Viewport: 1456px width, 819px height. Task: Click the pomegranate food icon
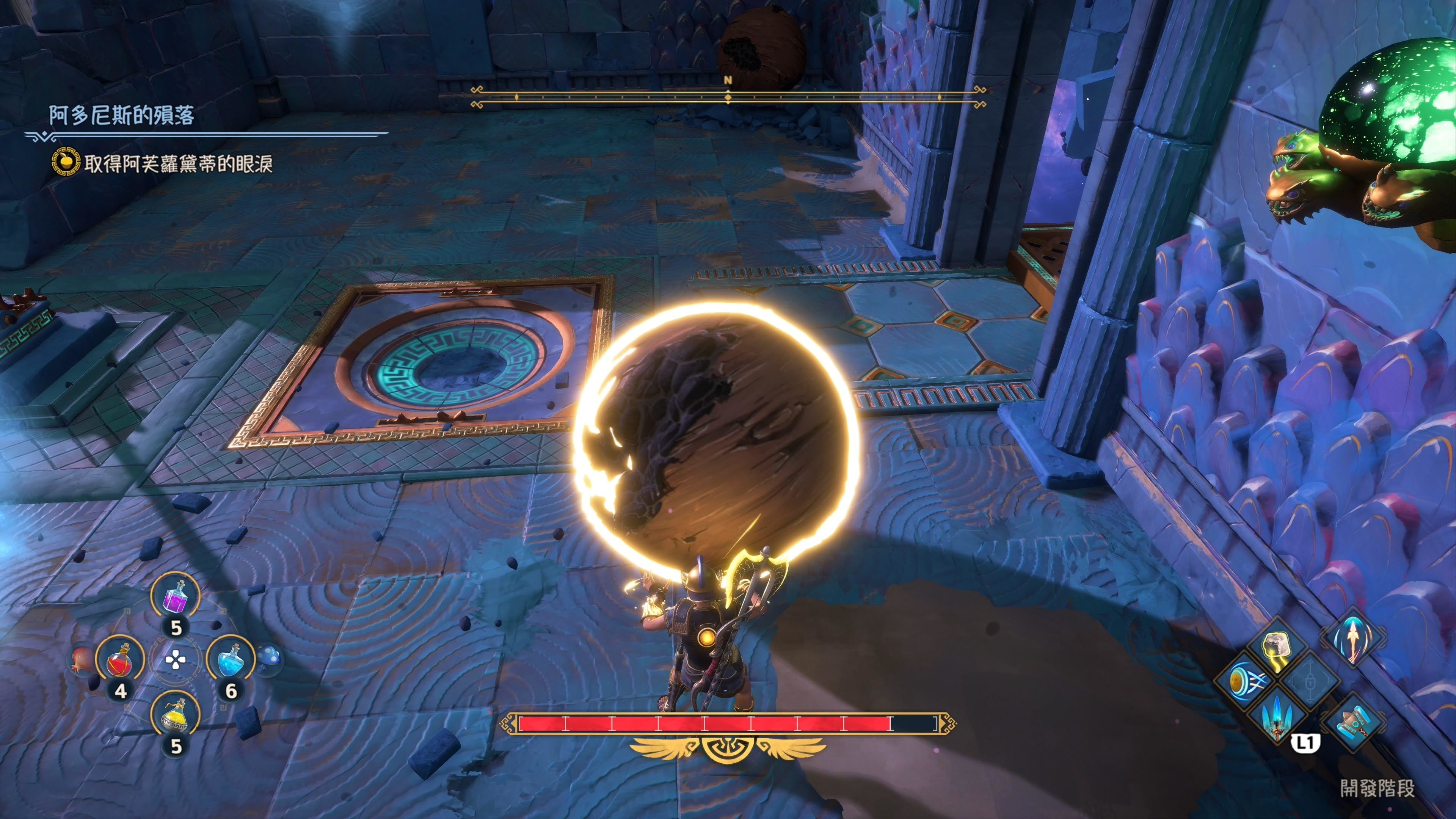[83, 660]
